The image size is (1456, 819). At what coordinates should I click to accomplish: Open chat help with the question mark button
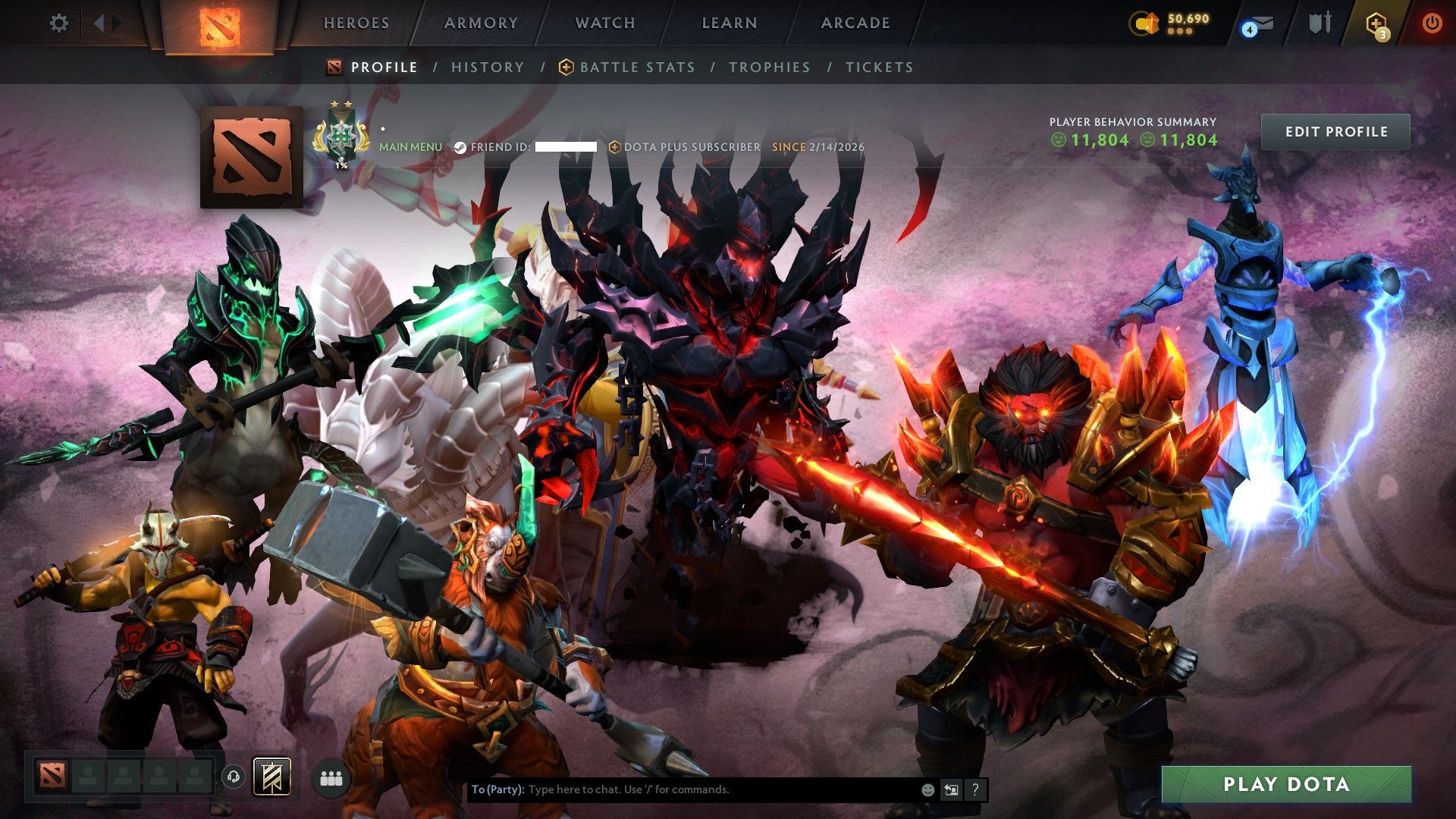974,789
